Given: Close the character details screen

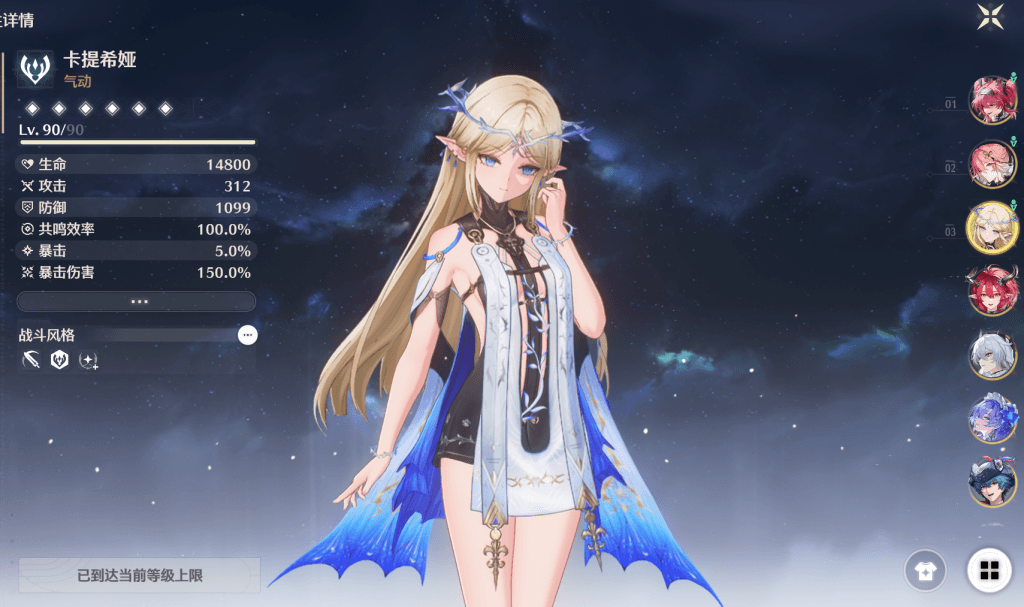Looking at the screenshot, I should [x=991, y=15].
